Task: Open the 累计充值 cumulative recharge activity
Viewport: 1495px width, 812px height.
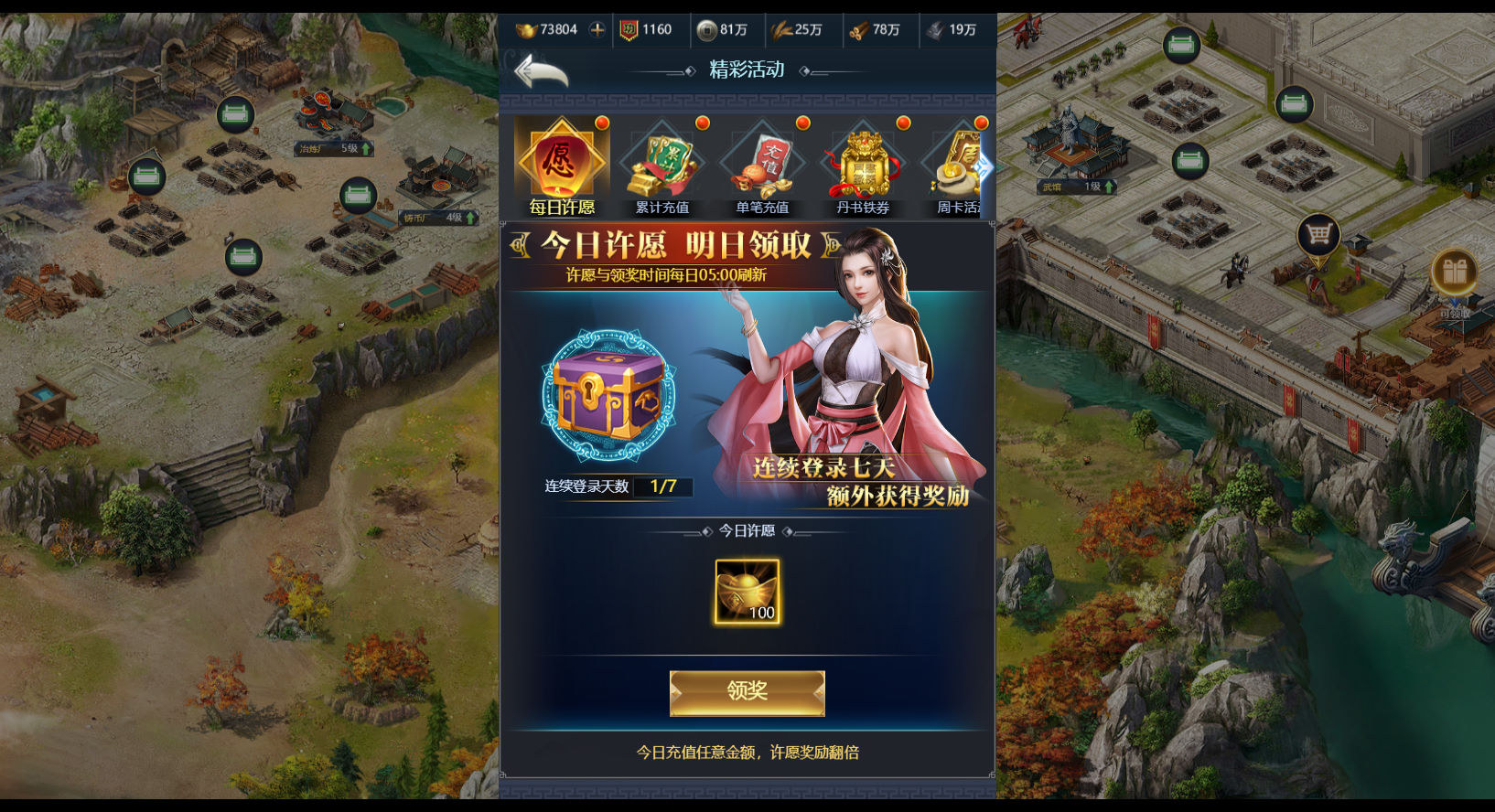Action: click(661, 165)
